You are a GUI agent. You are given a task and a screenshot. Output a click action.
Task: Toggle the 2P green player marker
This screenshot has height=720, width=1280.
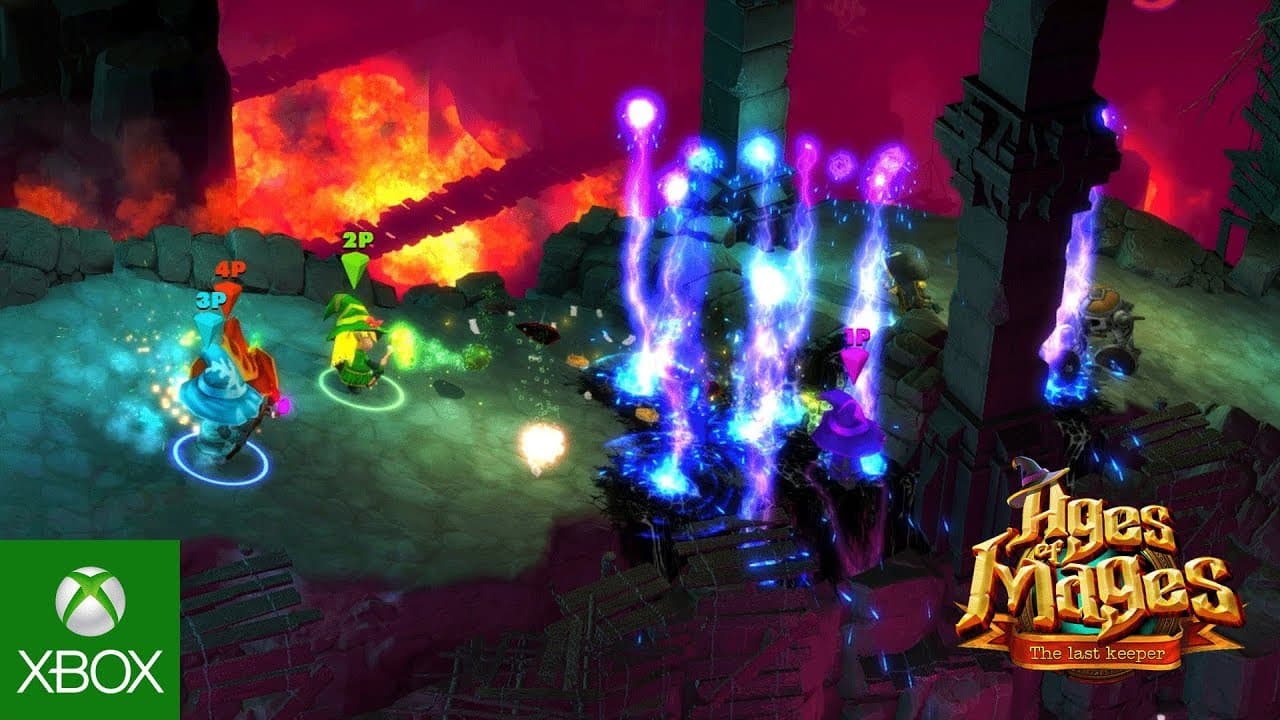click(x=355, y=241)
